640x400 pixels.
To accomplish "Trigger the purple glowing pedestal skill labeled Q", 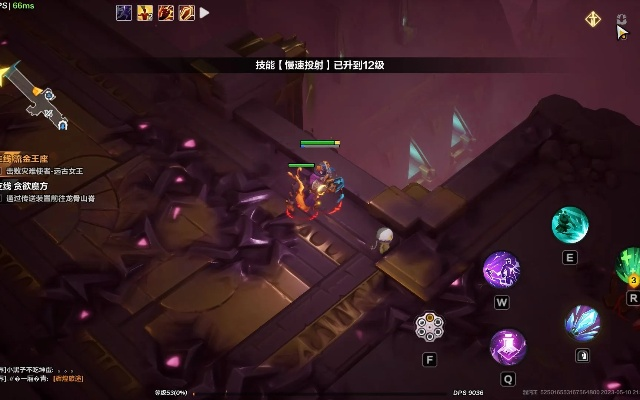I will tap(508, 347).
